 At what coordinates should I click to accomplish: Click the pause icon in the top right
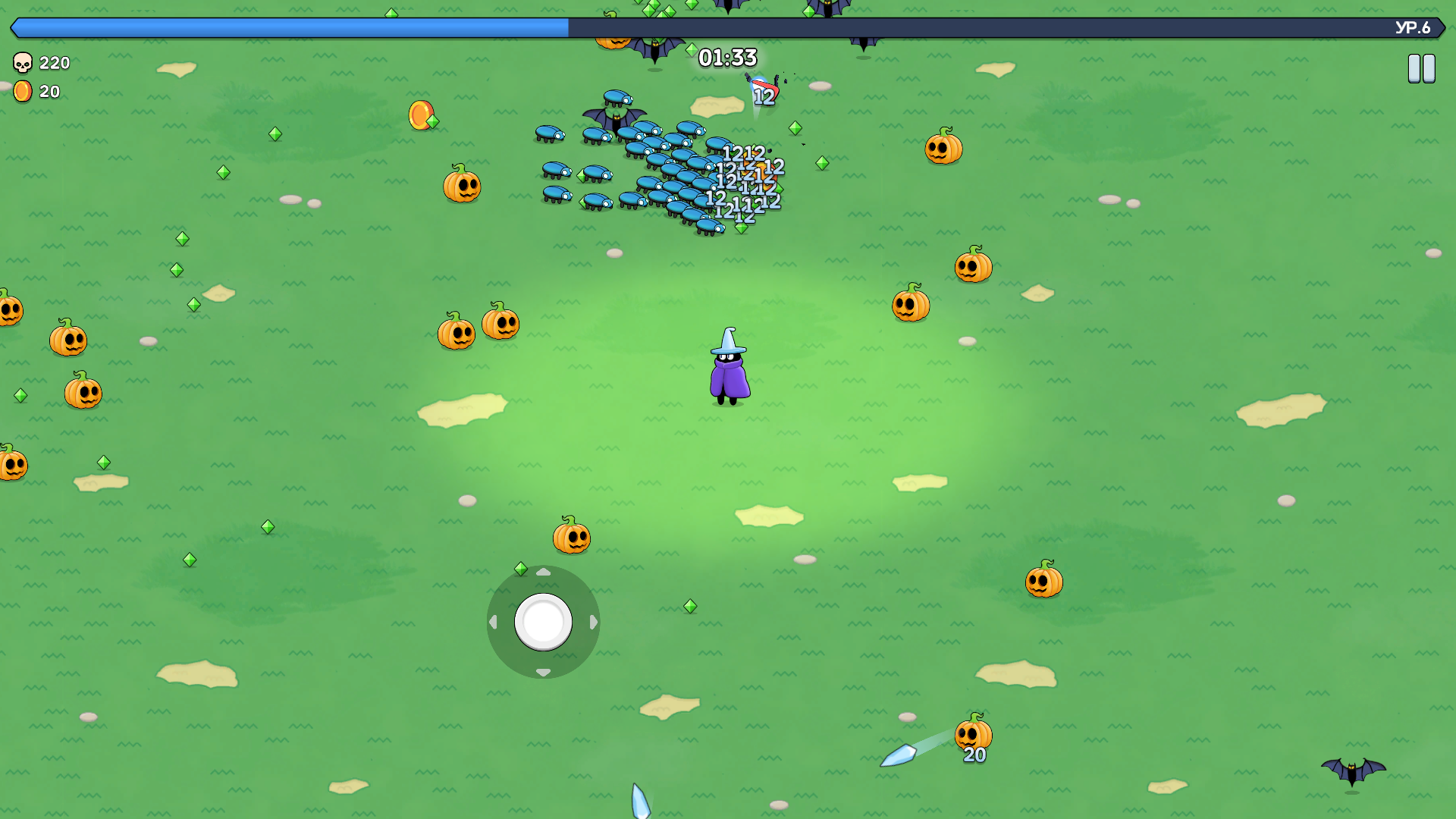1421,68
